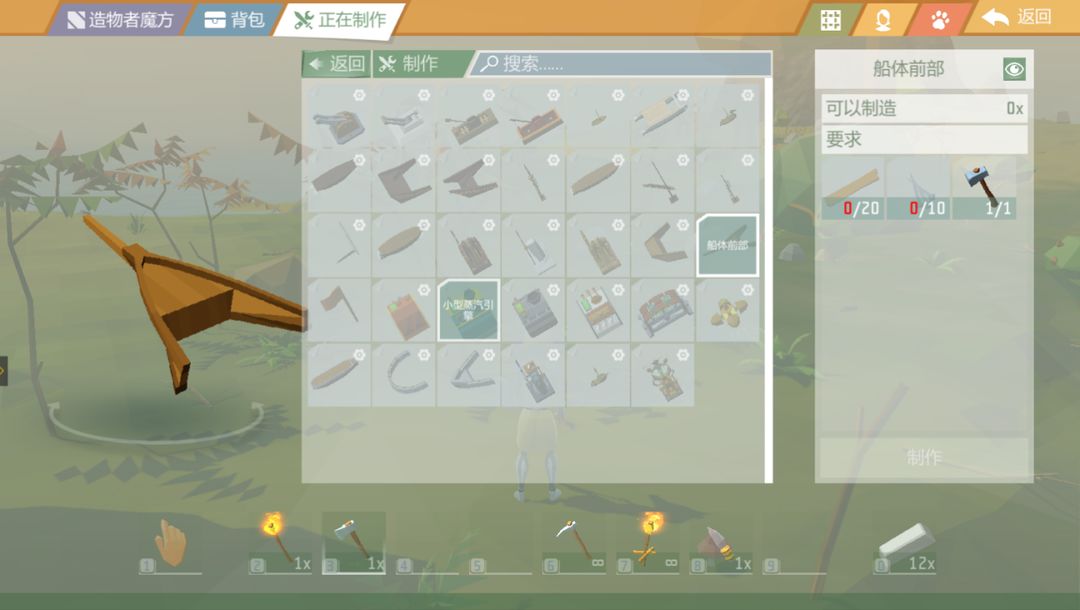1080x610 pixels.
Task: Pick the flag recipe tile
Action: point(337,309)
